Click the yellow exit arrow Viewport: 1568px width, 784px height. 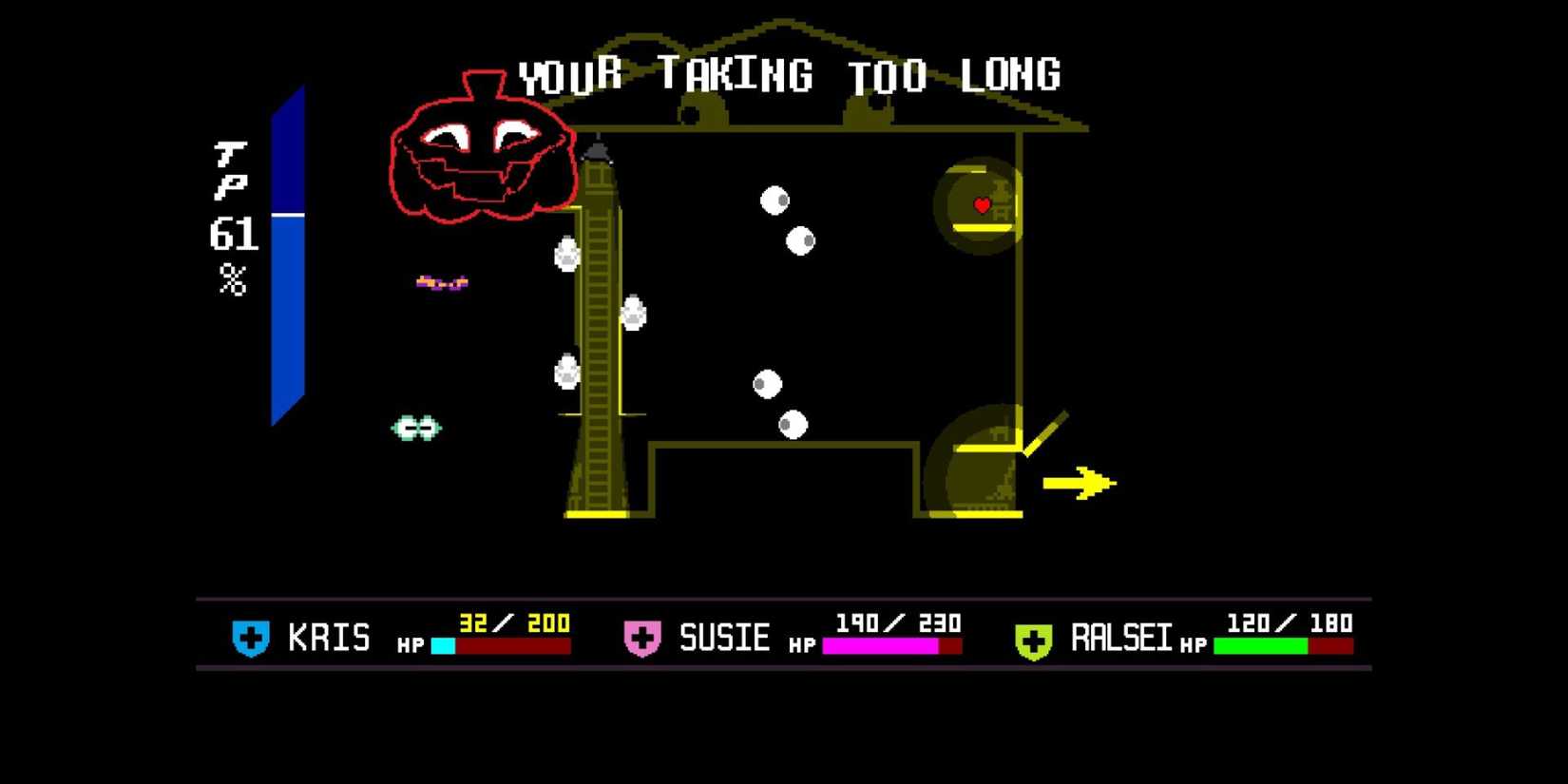[1077, 483]
